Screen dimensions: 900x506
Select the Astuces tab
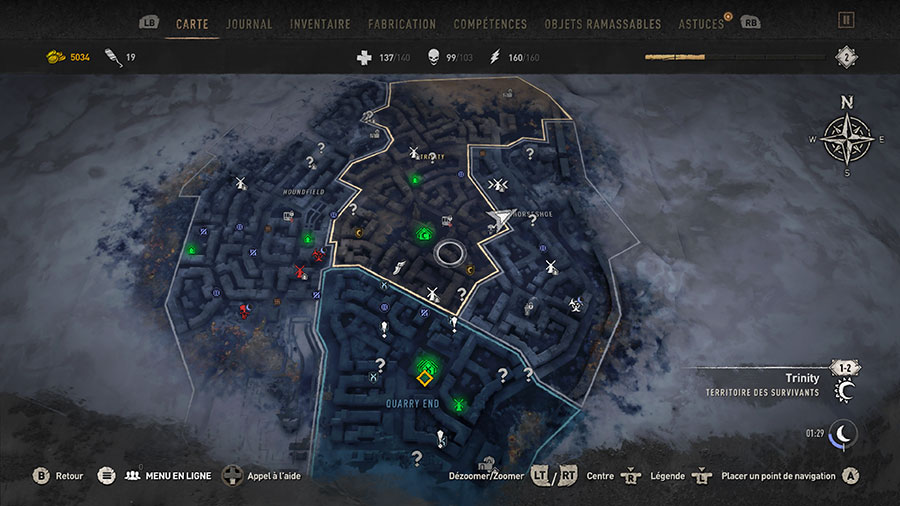tap(701, 23)
